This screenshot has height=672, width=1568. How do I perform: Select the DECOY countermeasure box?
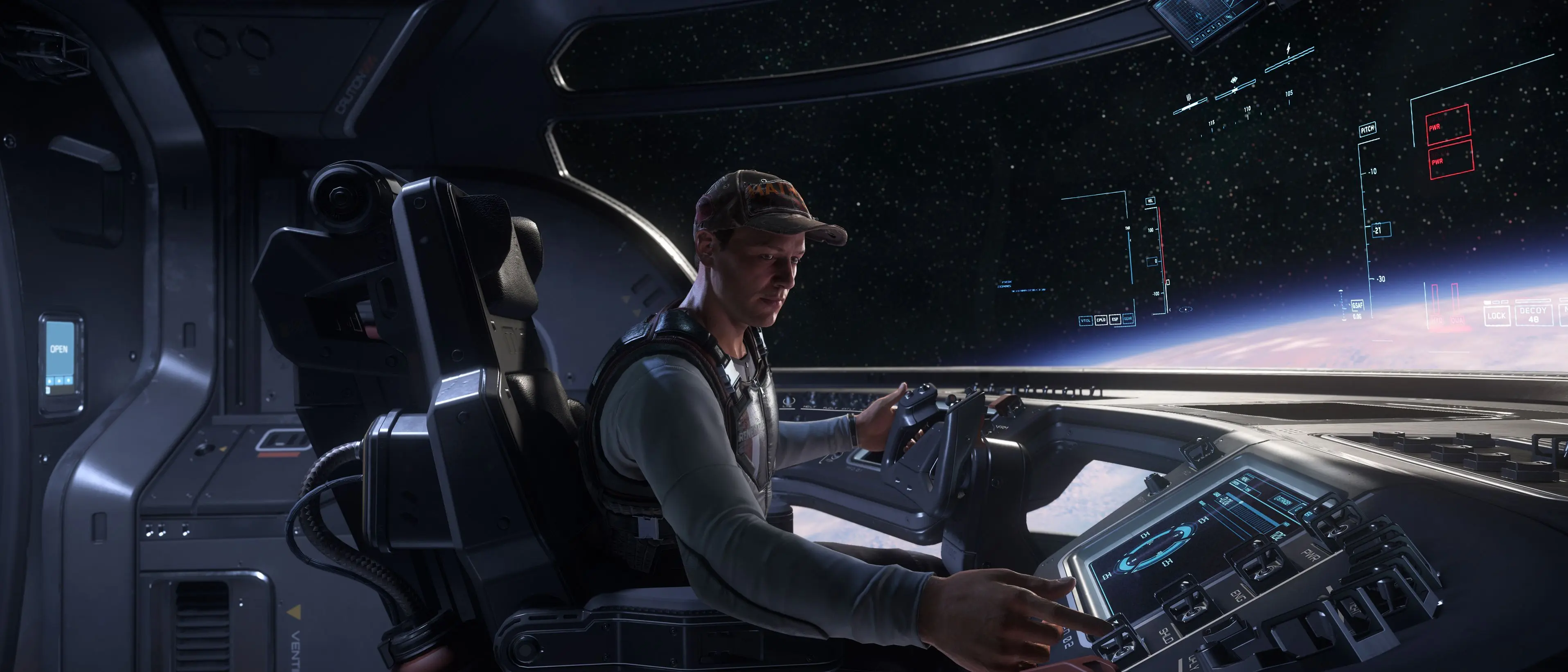click(x=1533, y=314)
